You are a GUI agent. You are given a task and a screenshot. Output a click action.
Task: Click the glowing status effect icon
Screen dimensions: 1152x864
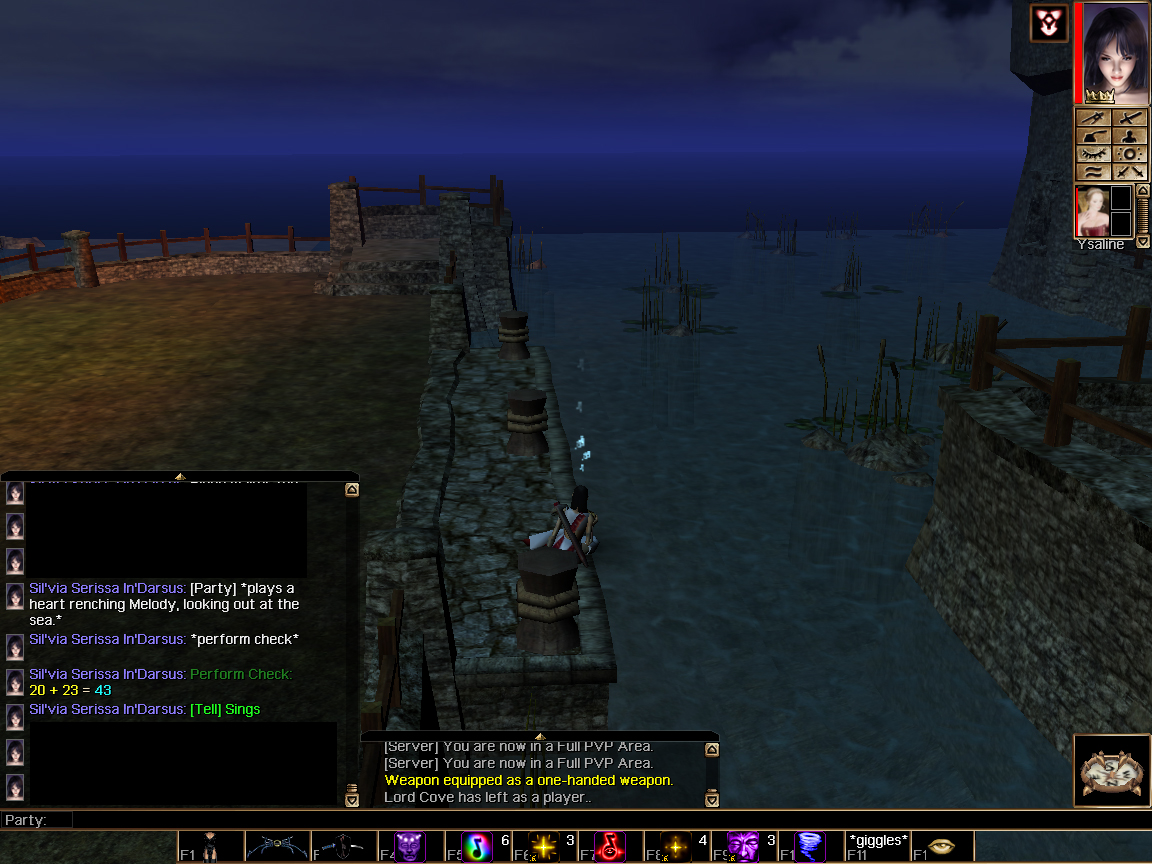point(1050,22)
